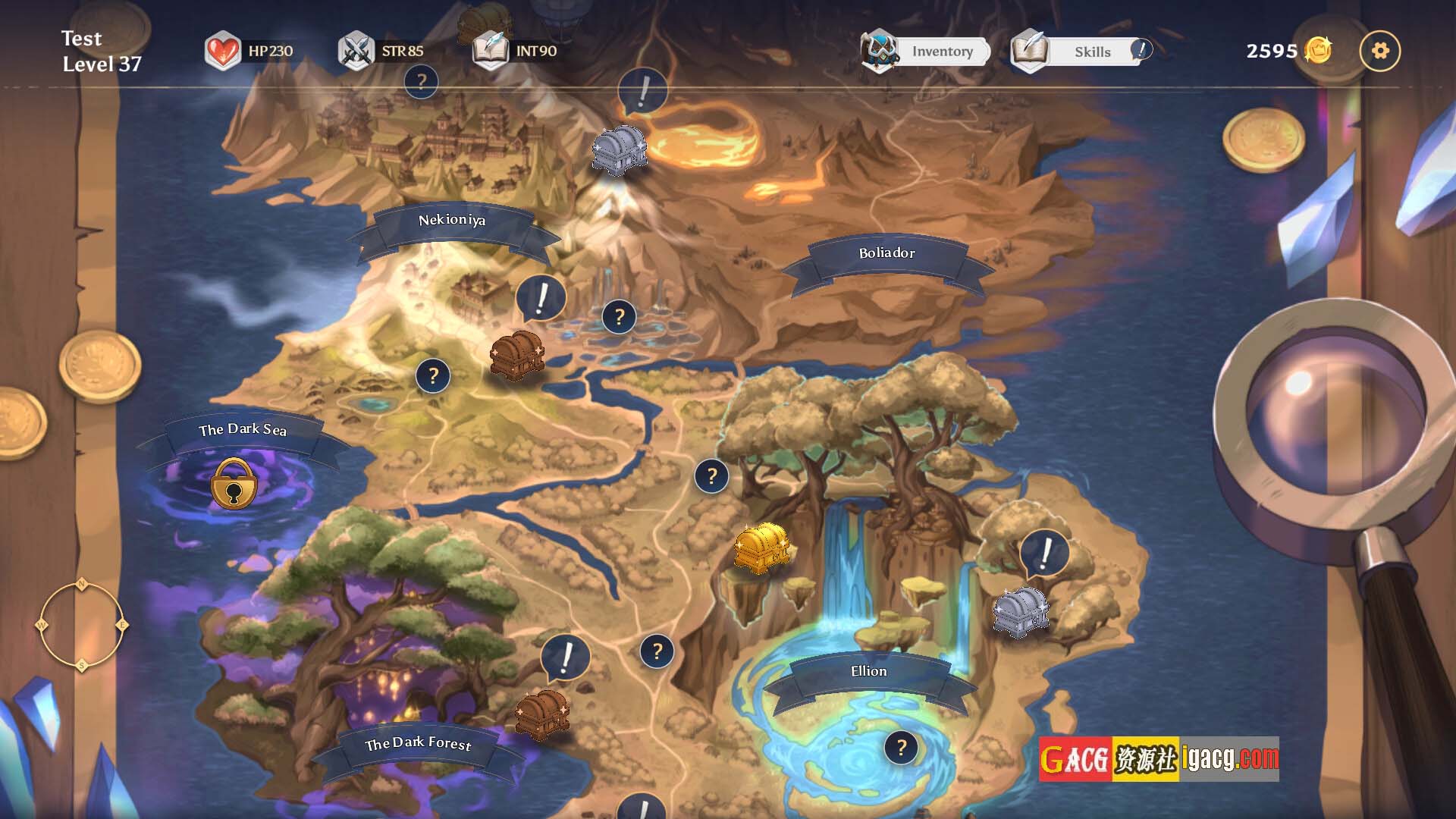Click the compass rose
Image resolution: width=1456 pixels, height=819 pixels.
point(81,626)
